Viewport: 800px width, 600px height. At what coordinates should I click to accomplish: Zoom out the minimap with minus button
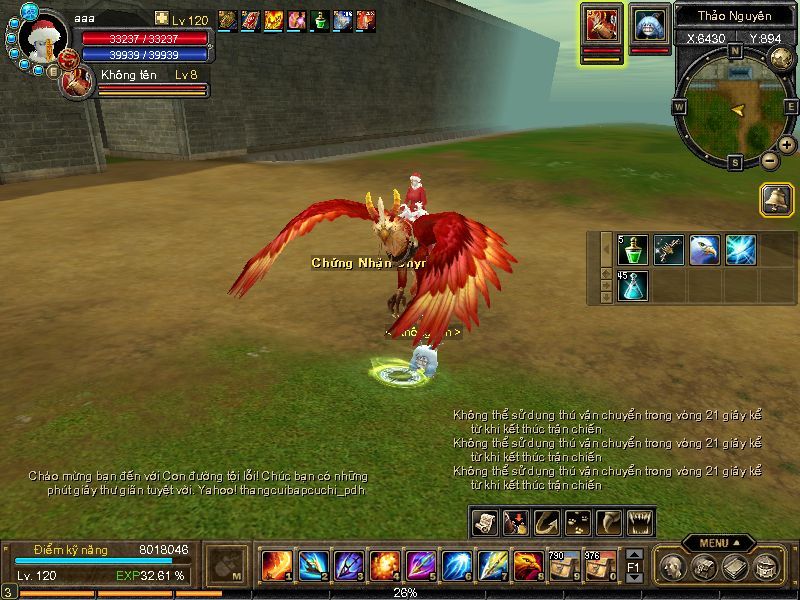tap(769, 160)
